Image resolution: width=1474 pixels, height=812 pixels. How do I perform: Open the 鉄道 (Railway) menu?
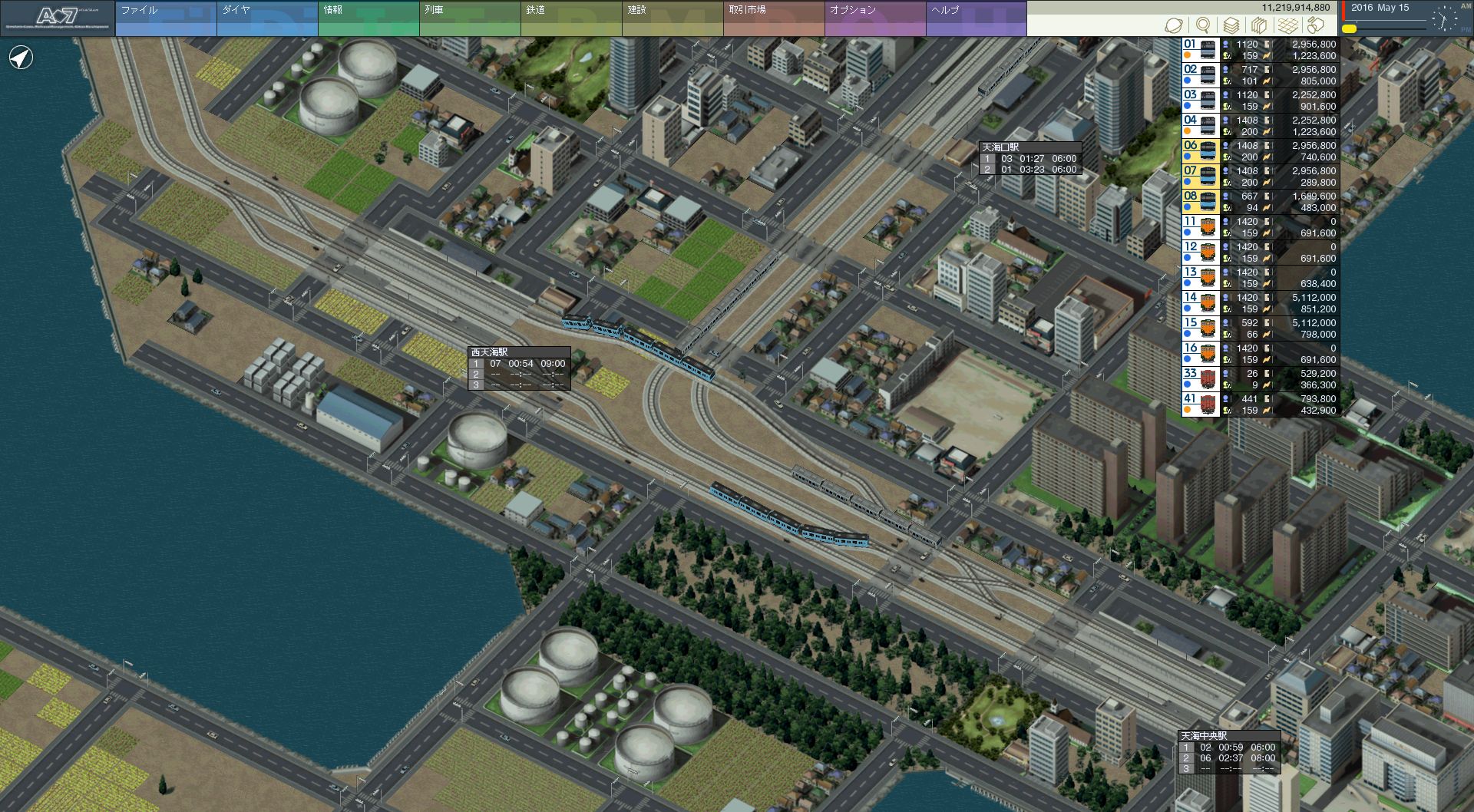click(571, 18)
